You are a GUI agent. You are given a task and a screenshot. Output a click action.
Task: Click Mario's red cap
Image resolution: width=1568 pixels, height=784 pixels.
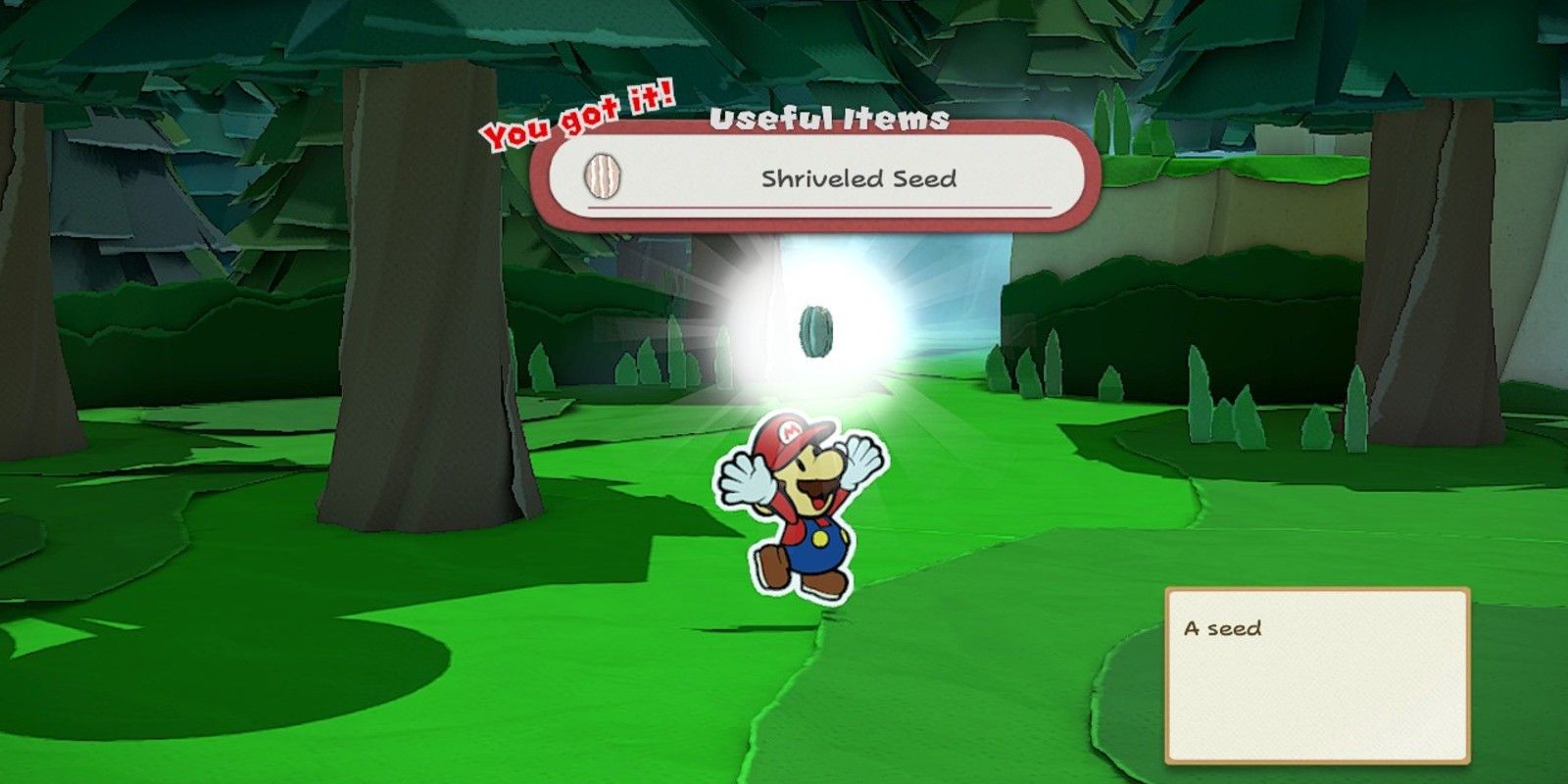789,438
